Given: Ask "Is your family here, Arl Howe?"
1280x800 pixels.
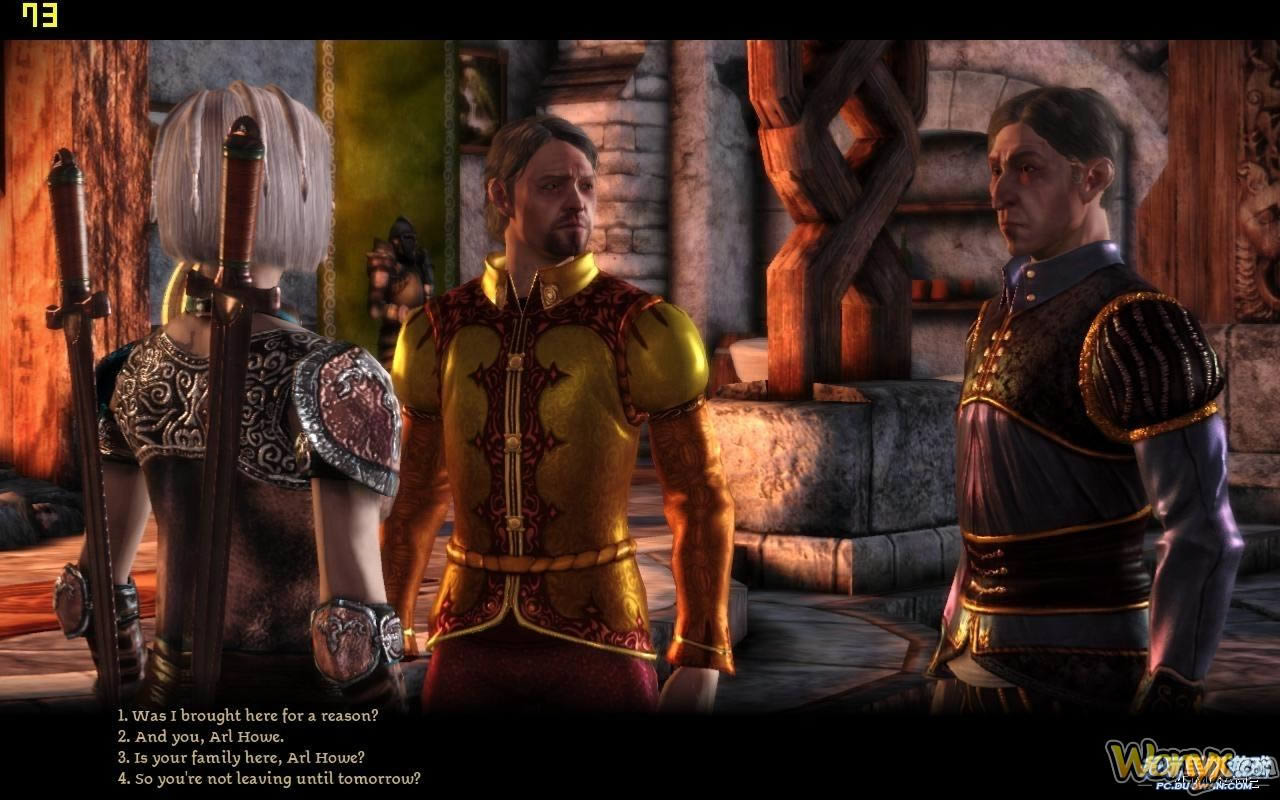Looking at the screenshot, I should [x=241, y=757].
